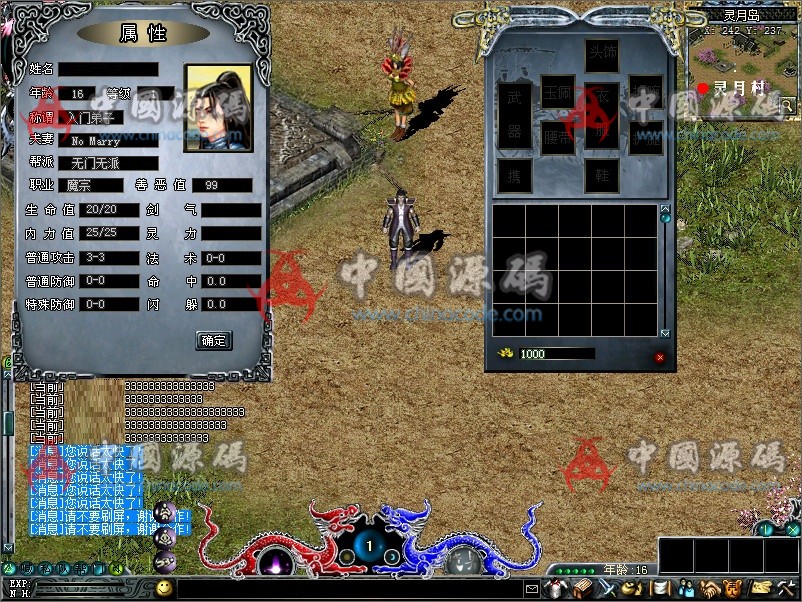Viewport: 802px width, 602px height.
Task: Select the 武器 weapon equipment slot
Action: click(514, 115)
